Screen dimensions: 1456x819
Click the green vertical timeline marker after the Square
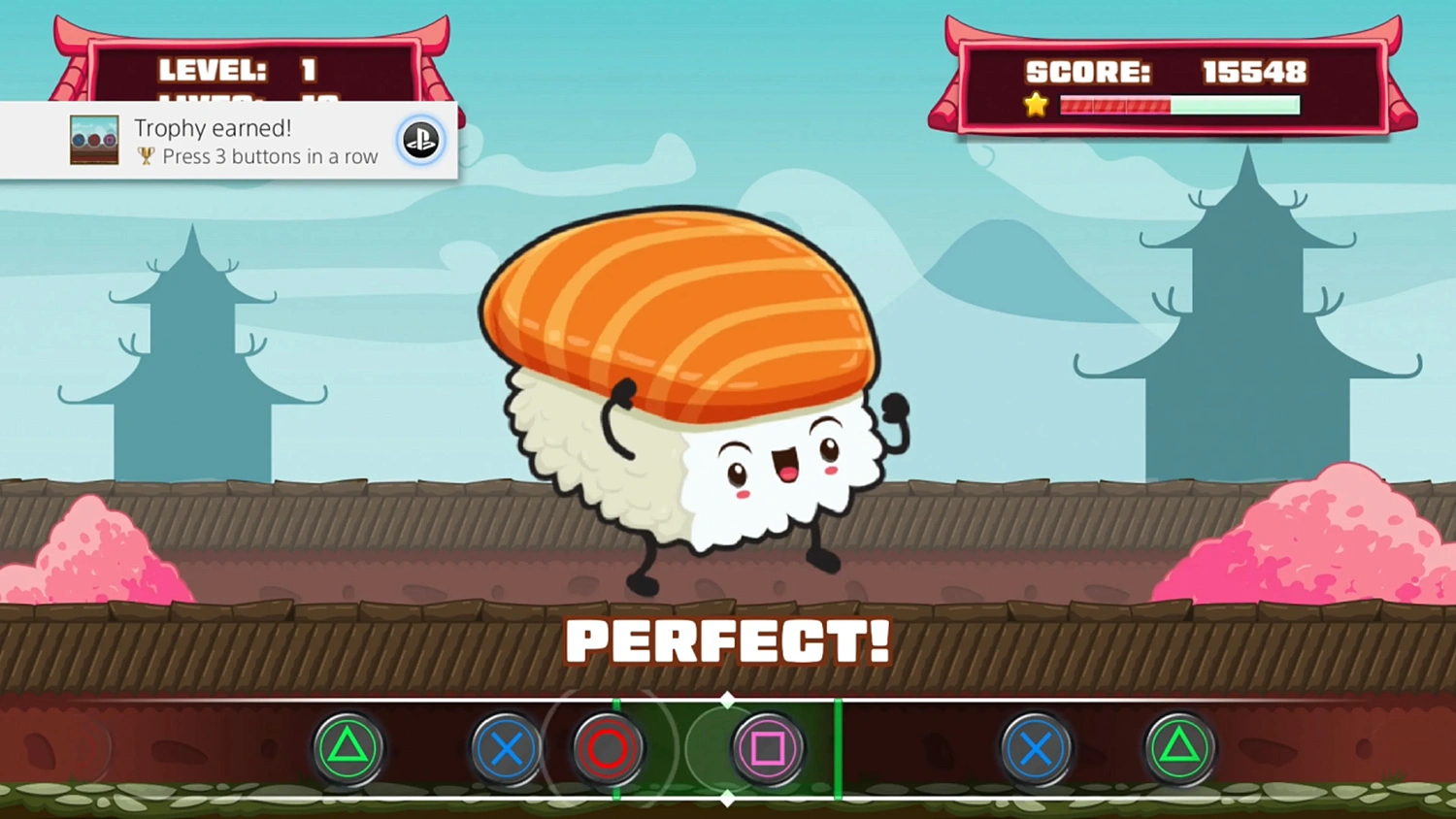pos(839,748)
